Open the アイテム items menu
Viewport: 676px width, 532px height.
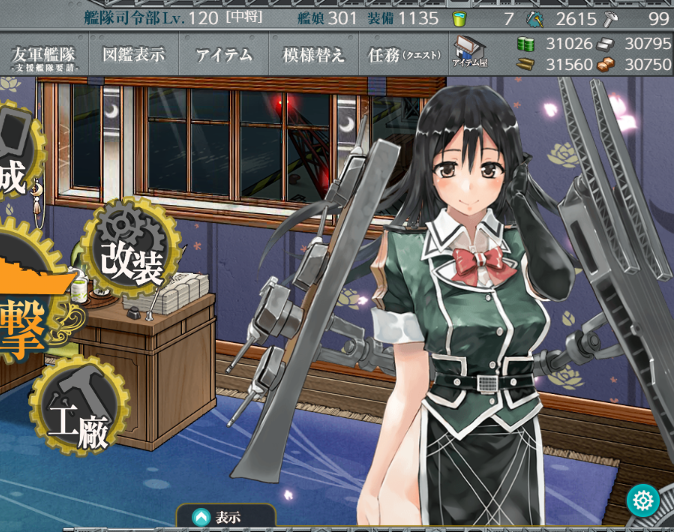click(x=224, y=56)
